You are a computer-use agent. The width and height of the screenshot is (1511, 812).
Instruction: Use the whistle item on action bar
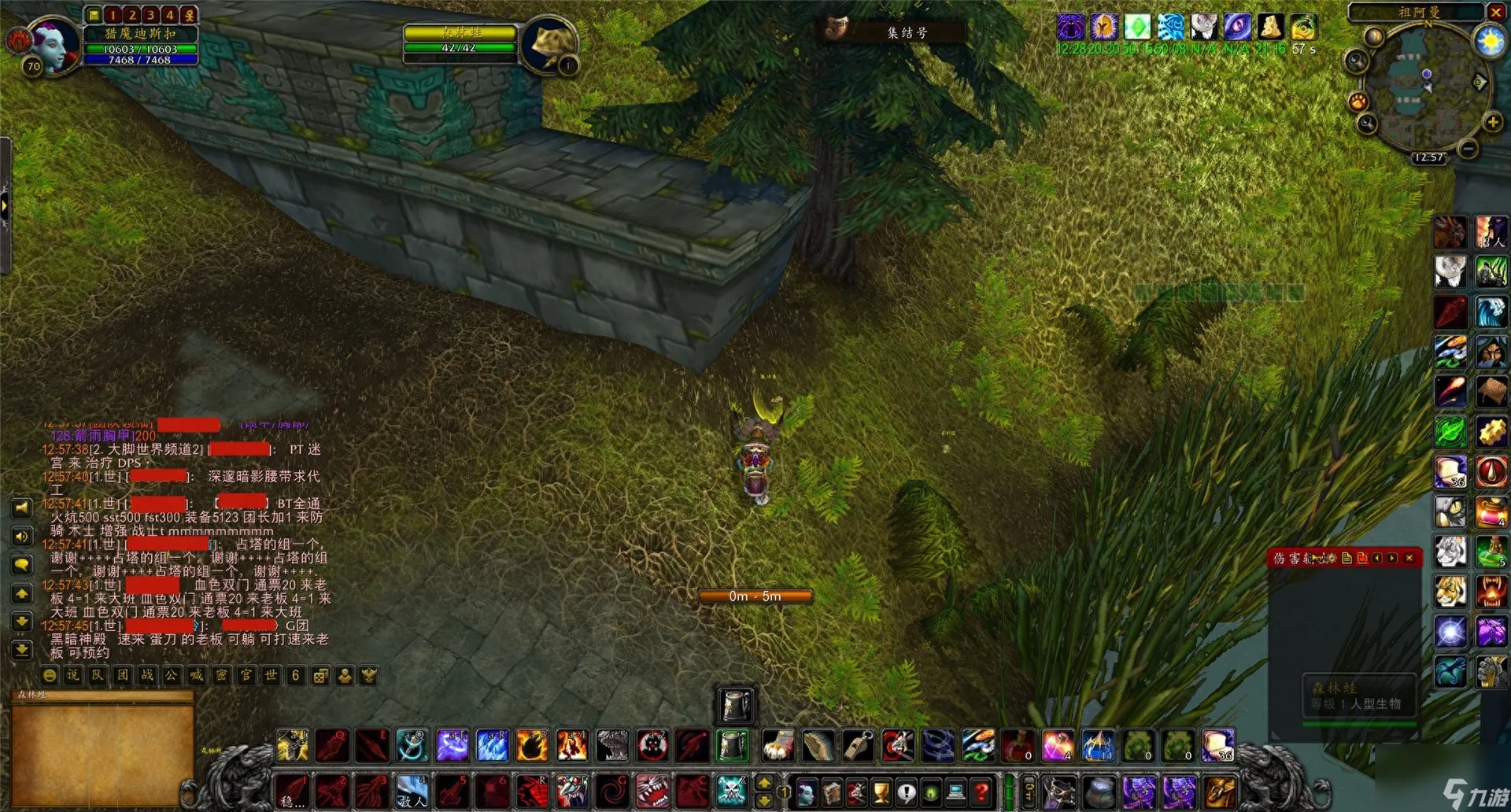(x=857, y=745)
